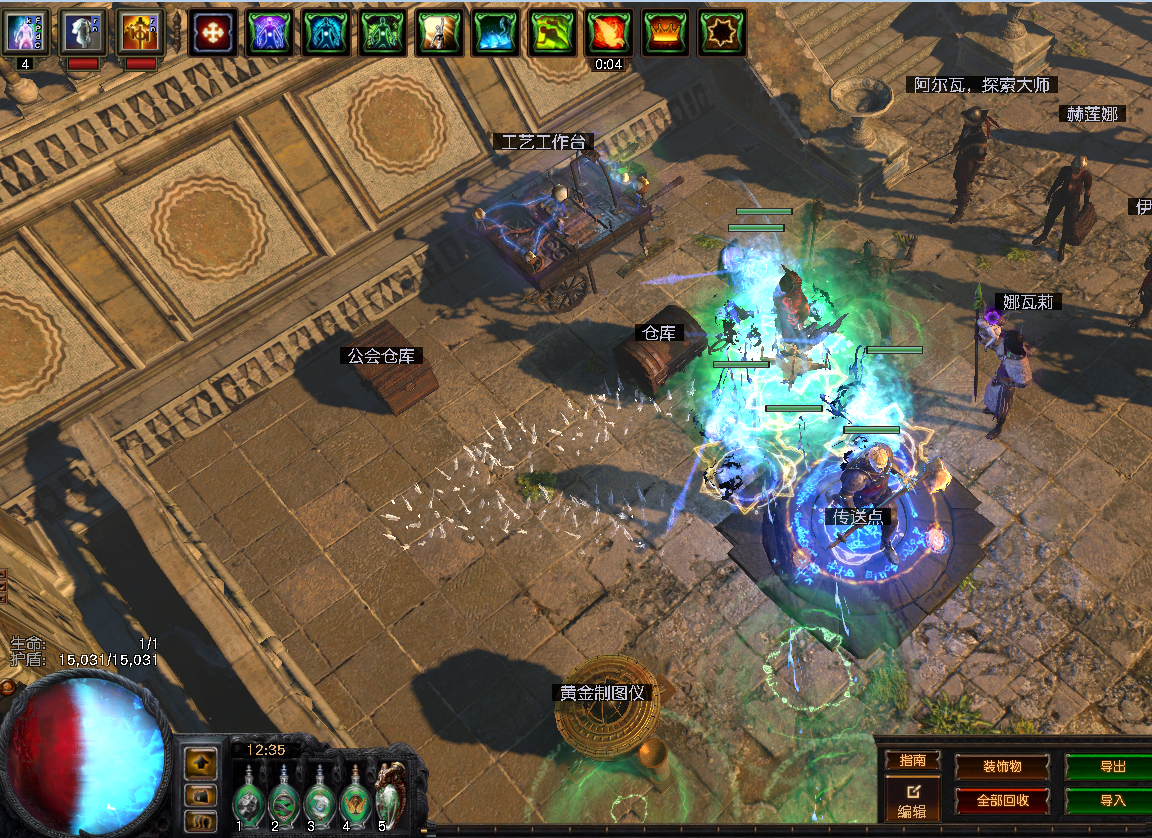This screenshot has height=838, width=1152.
Task: Click the green 导入 import button
Action: 1112,801
